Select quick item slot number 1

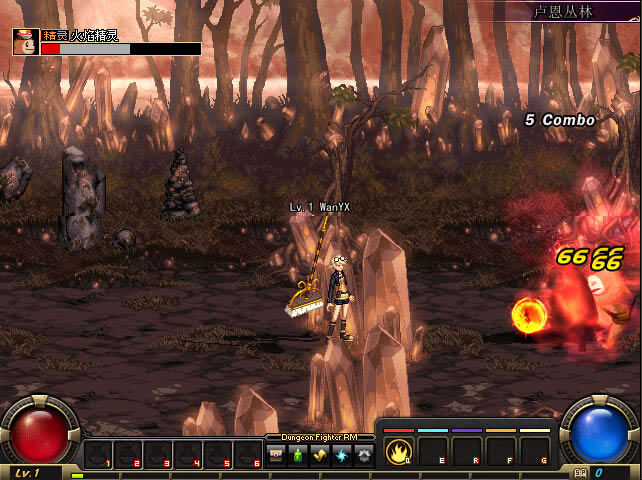[98, 455]
